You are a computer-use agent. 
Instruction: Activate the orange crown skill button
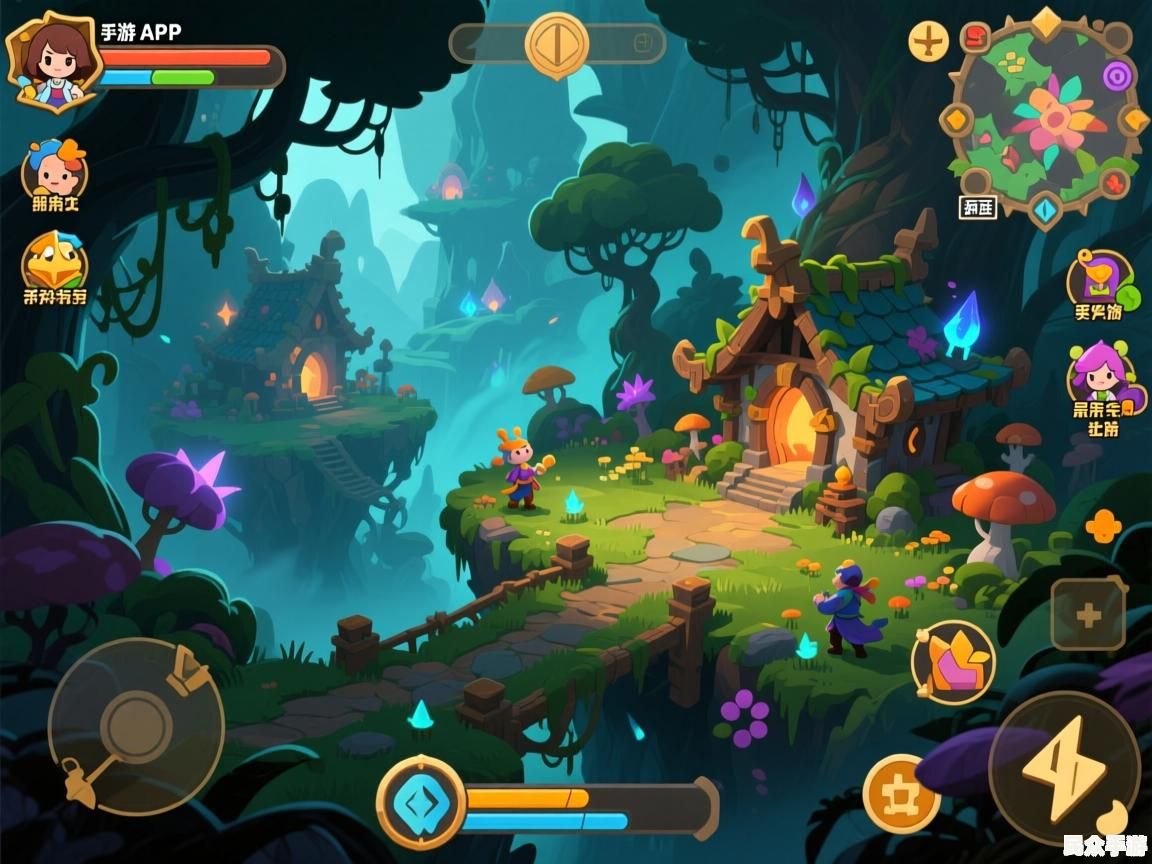pos(953,662)
